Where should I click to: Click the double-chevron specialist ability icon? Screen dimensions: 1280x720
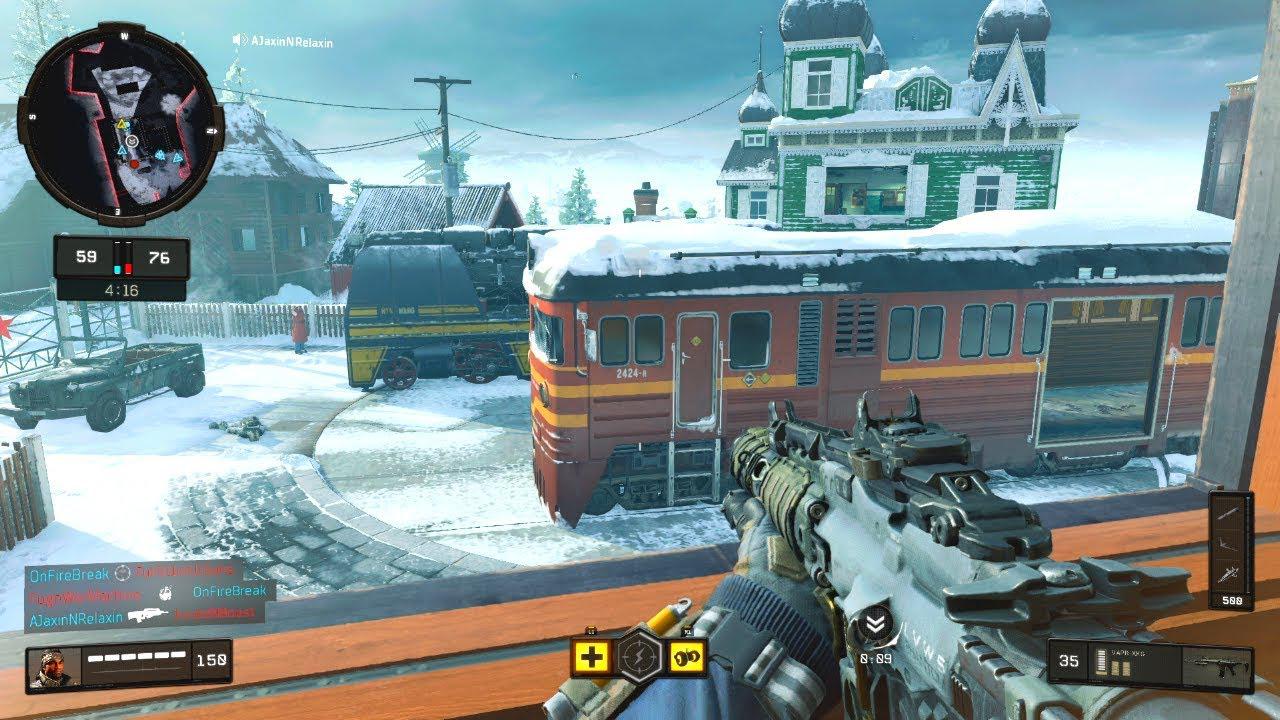(875, 626)
